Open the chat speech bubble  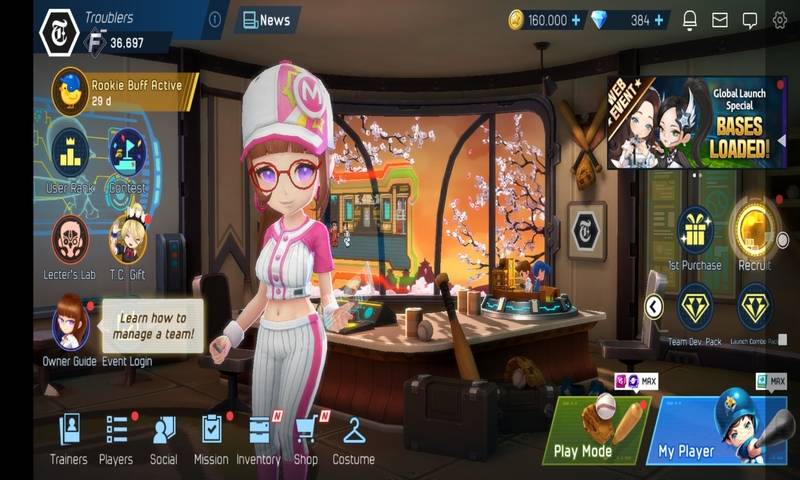coord(749,20)
